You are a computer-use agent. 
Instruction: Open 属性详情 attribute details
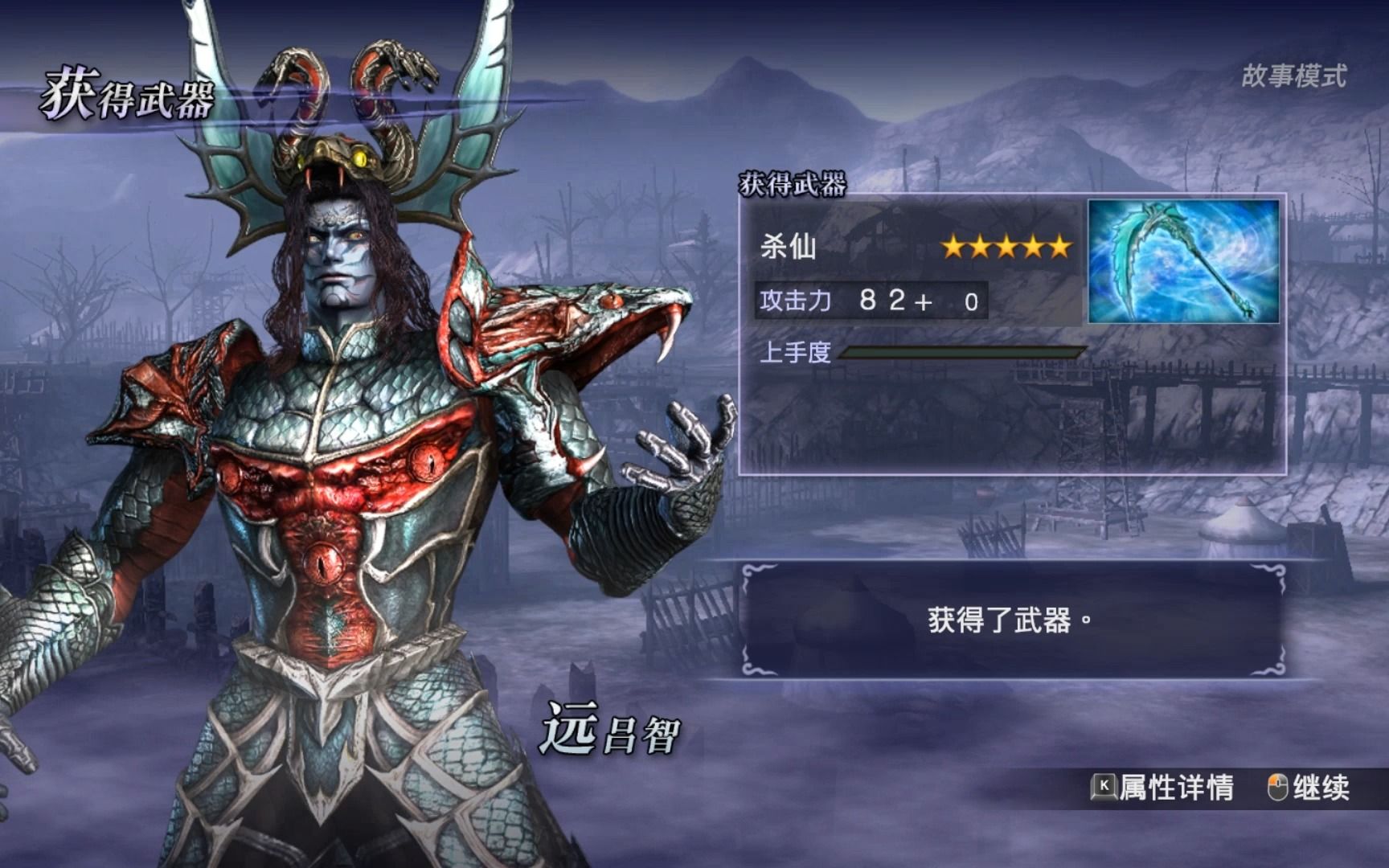pyautogui.click(x=1162, y=788)
